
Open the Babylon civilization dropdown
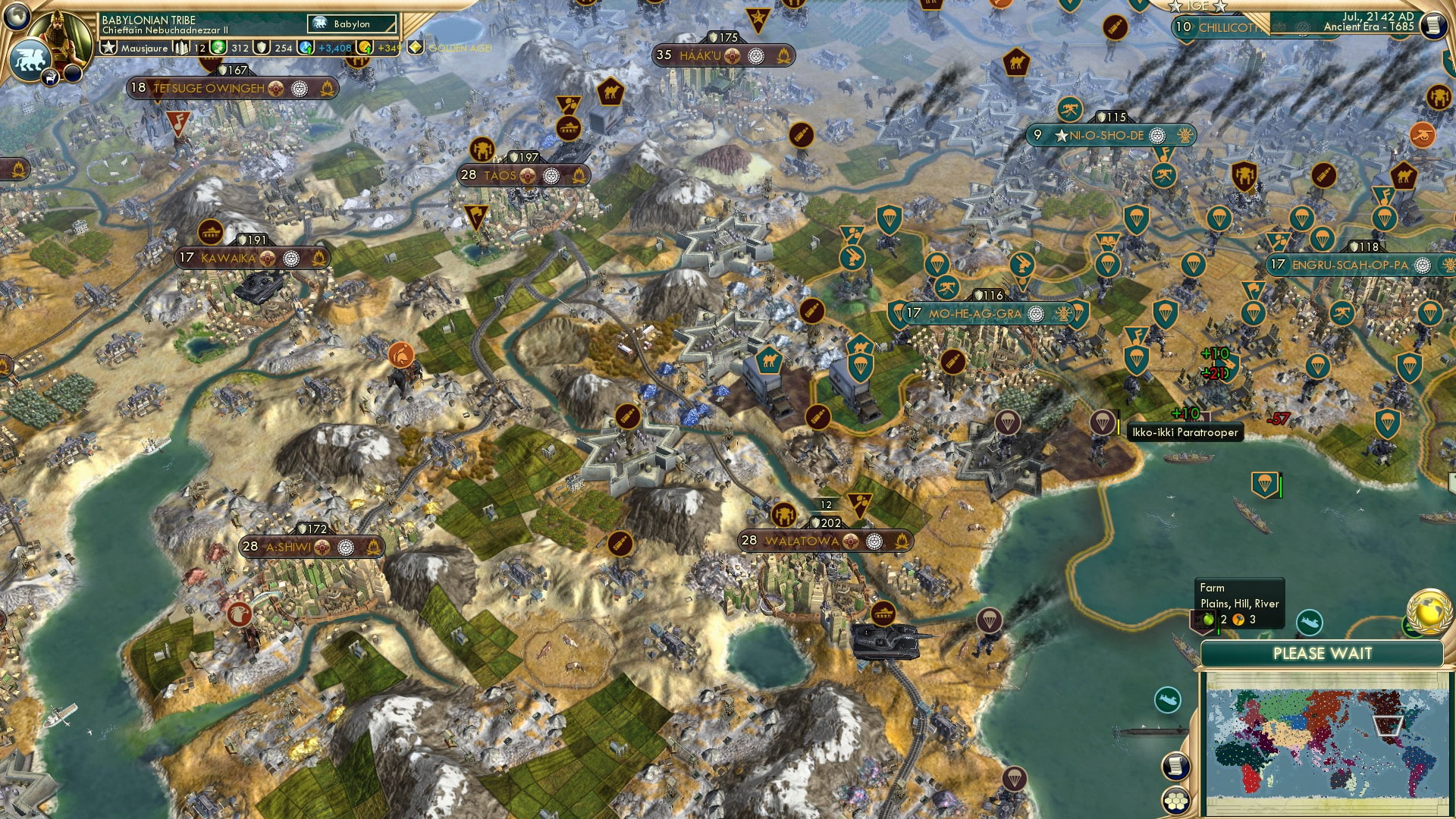click(351, 24)
